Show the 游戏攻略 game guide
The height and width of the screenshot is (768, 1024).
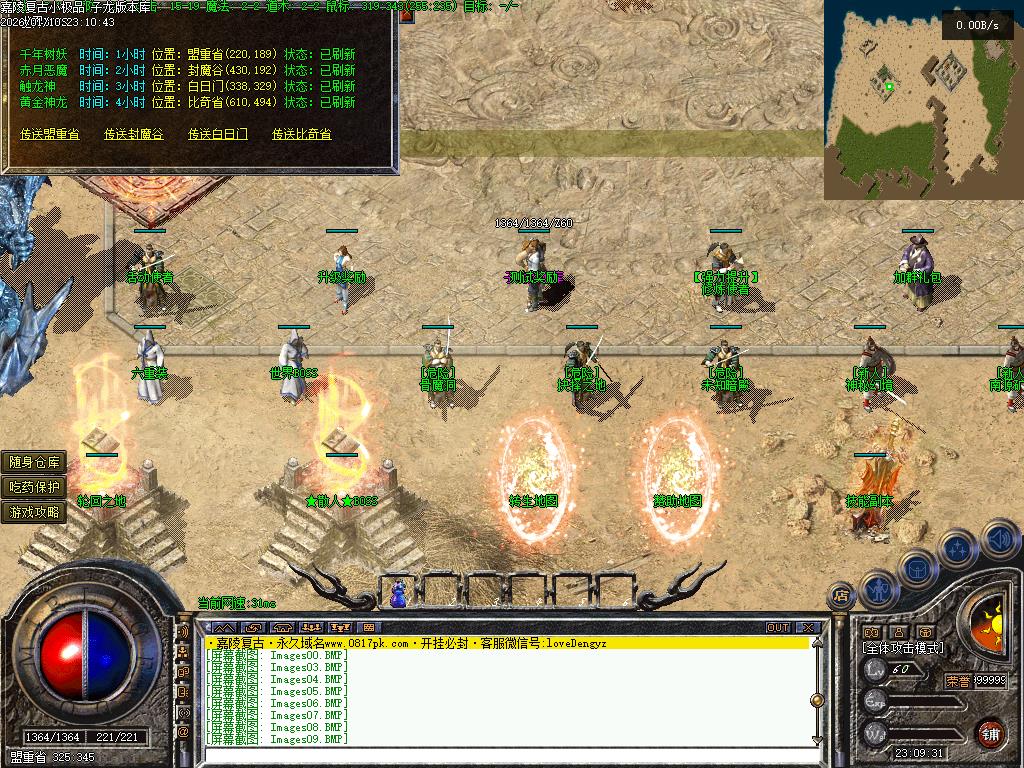click(x=35, y=512)
